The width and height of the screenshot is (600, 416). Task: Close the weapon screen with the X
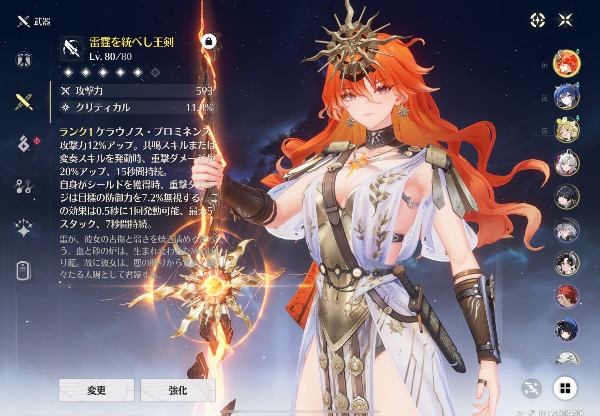565,19
